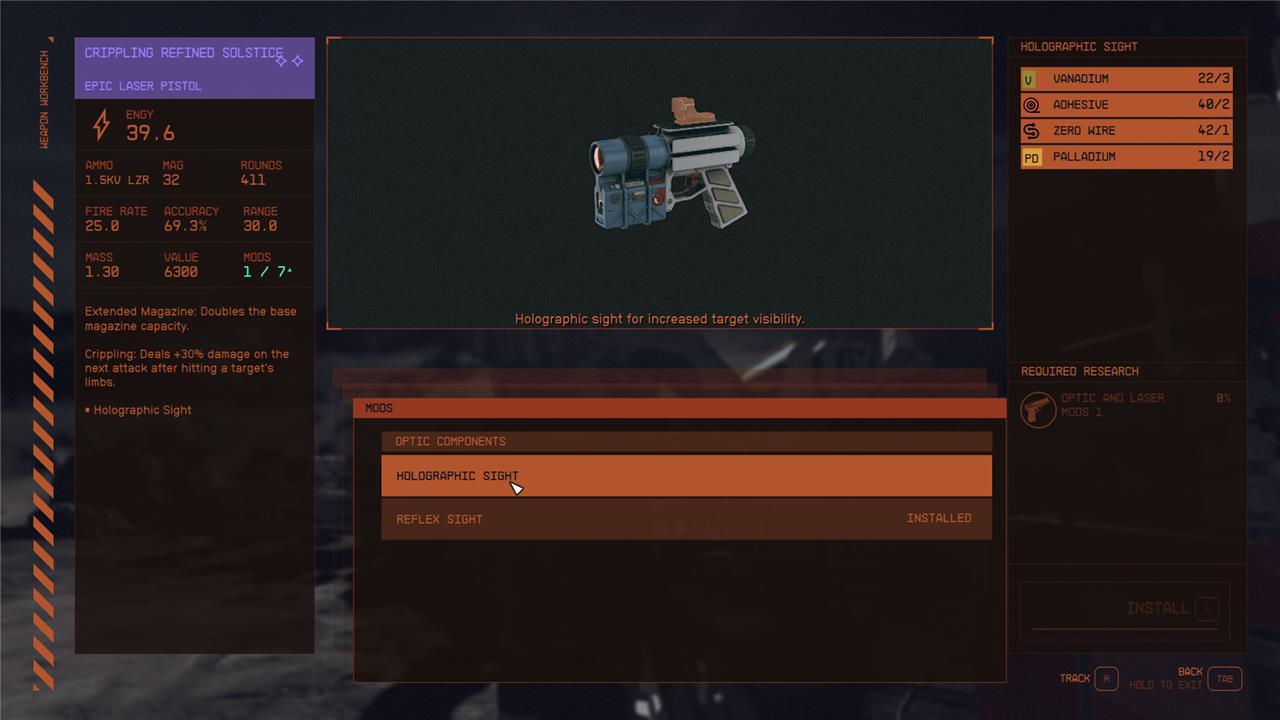Choose the installed Reflex Sight mod
Image resolution: width=1280 pixels, height=720 pixels.
(x=686, y=519)
